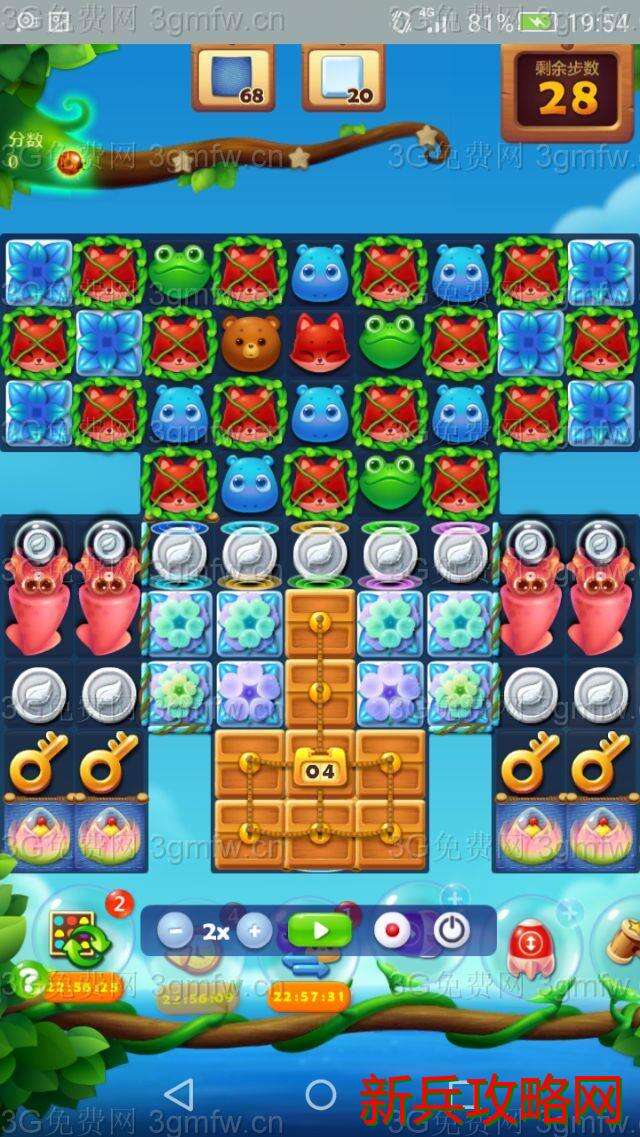640x1137 pixels.
Task: Tap the Android home circle button
Action: tap(321, 1094)
